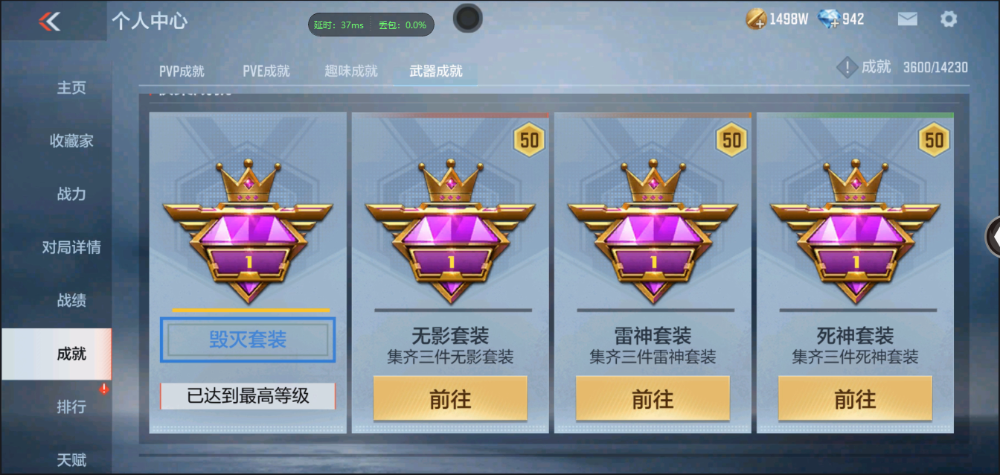This screenshot has width=1000, height=475.
Task: Switch to the 趣味成就 tab
Action: point(351,71)
